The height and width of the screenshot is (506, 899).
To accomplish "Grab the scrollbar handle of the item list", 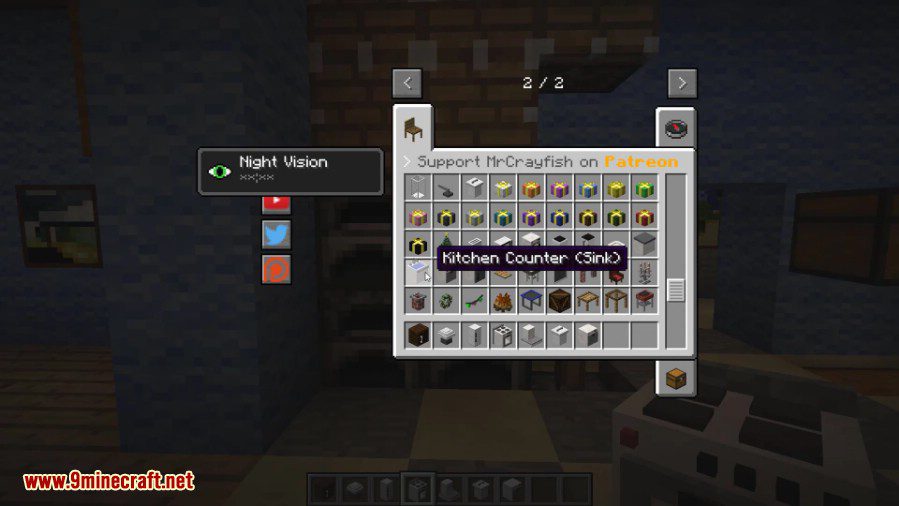I will click(676, 290).
